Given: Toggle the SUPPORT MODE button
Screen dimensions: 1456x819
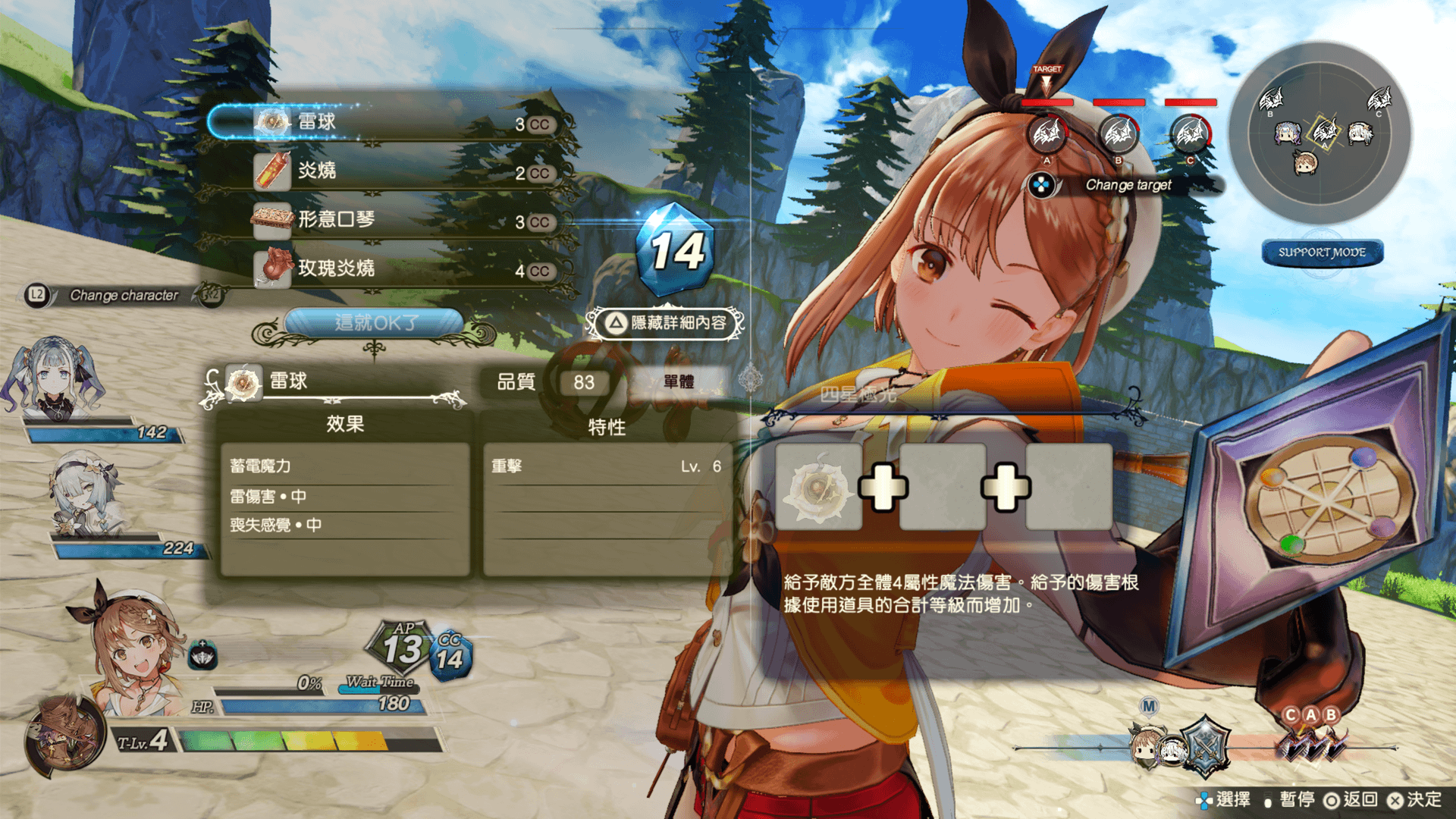Looking at the screenshot, I should [x=1322, y=253].
